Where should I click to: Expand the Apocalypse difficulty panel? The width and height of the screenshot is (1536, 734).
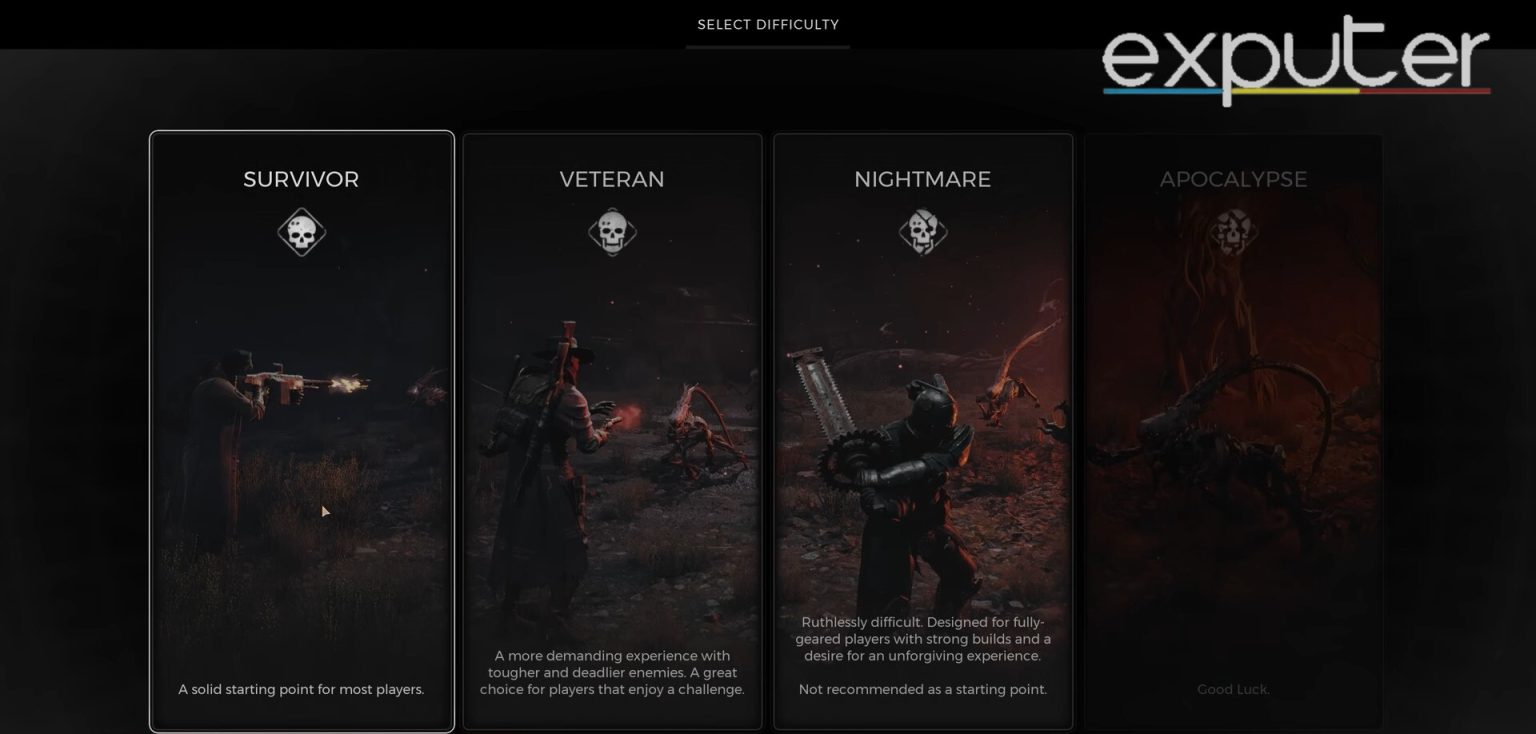(x=1233, y=430)
